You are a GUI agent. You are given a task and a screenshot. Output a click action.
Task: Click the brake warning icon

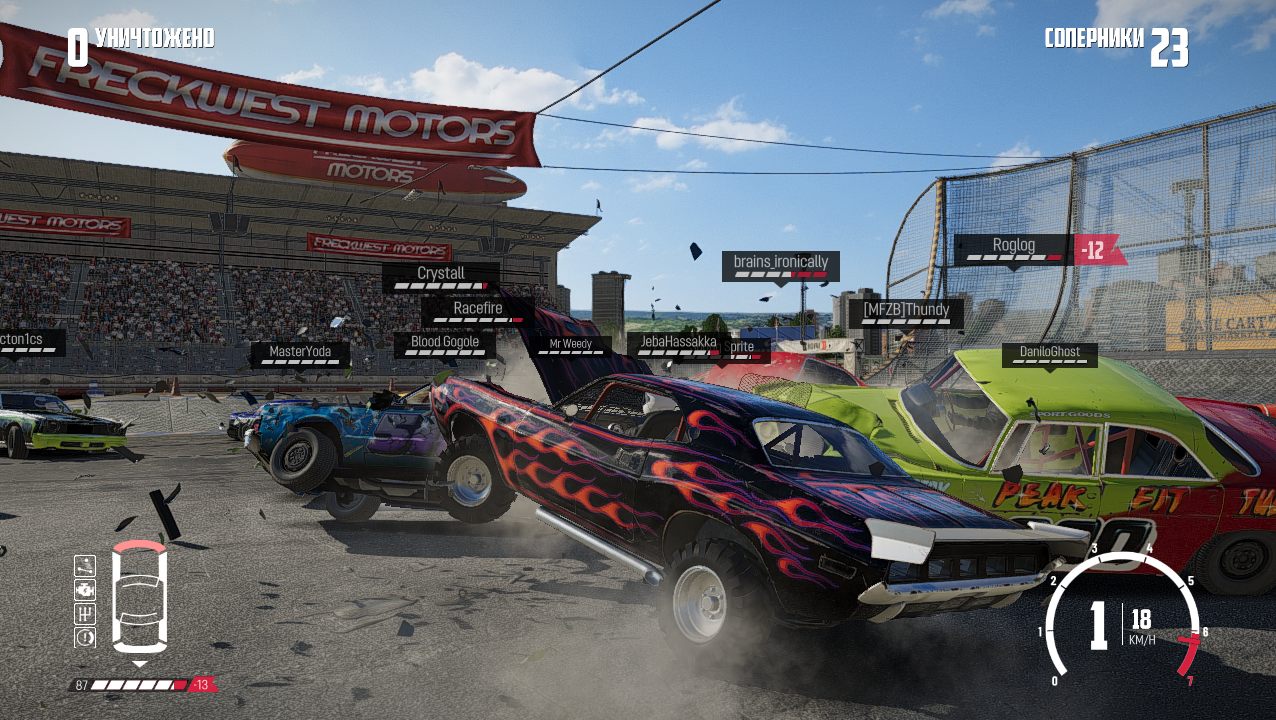tap(85, 637)
